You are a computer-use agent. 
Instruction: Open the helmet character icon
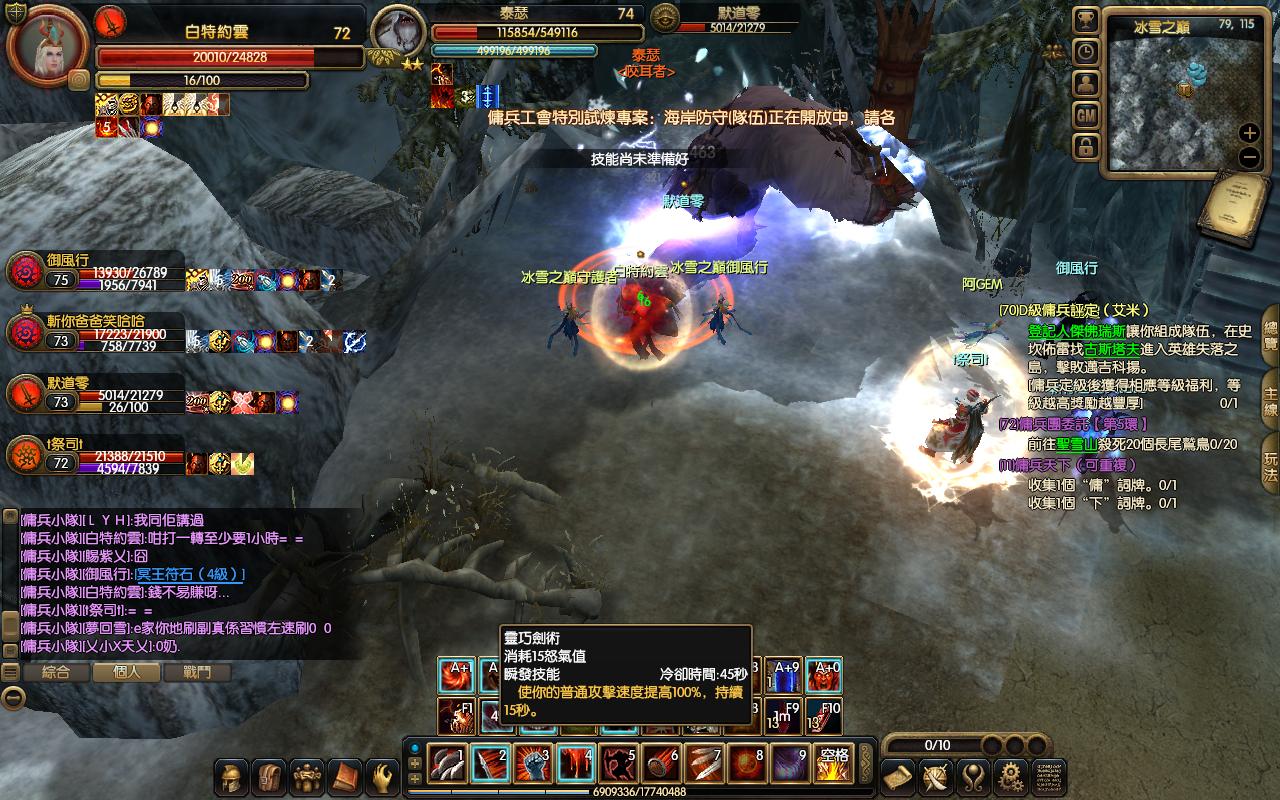click(x=232, y=777)
